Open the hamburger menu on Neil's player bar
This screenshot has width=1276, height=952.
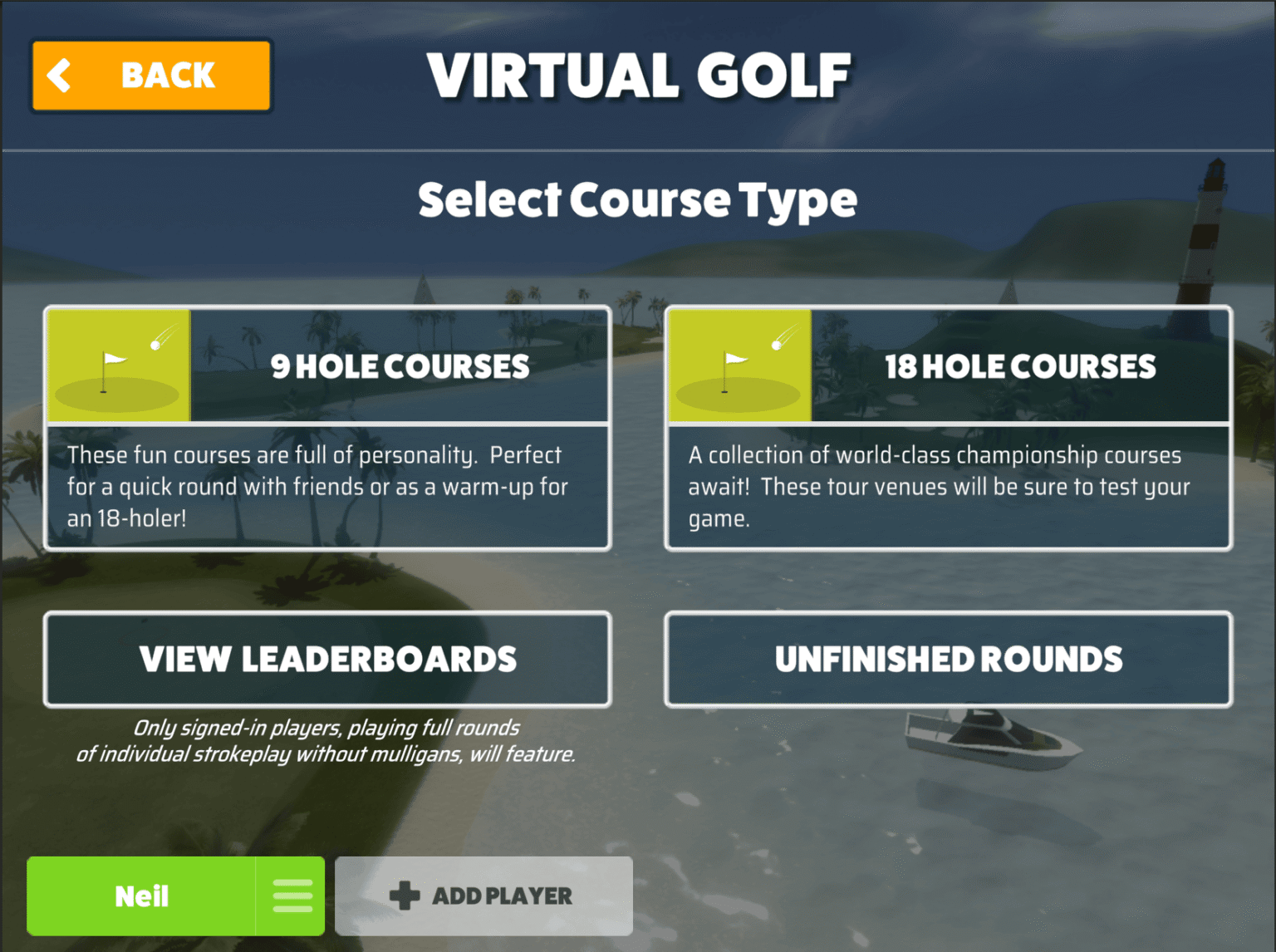click(x=292, y=896)
